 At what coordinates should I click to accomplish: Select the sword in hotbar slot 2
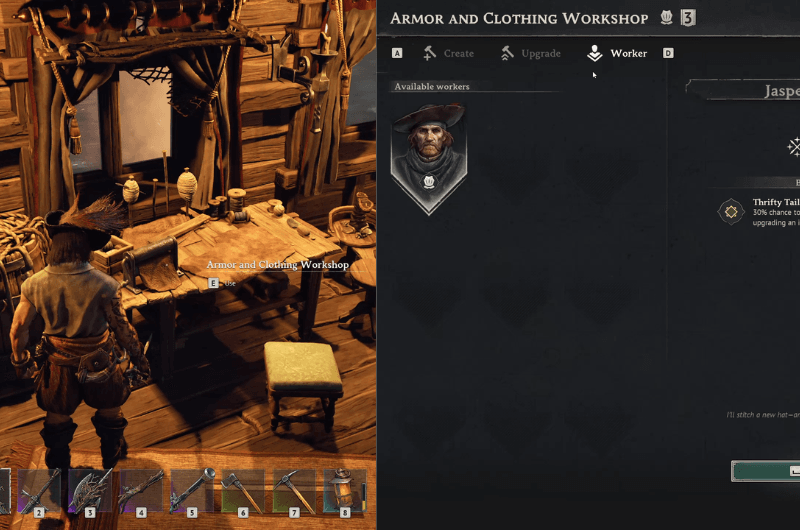click(39, 490)
